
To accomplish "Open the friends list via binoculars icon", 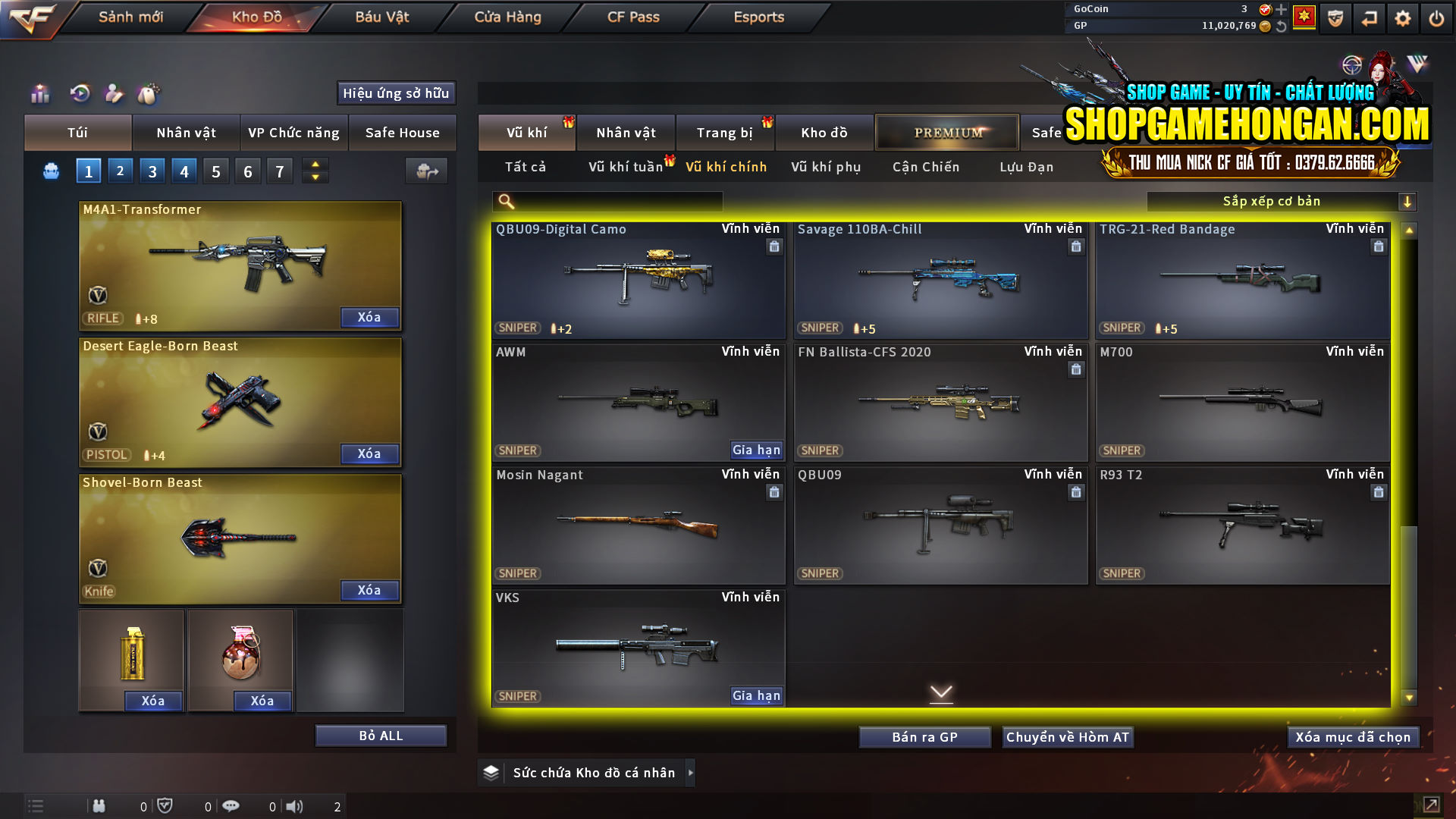I will coord(99,806).
